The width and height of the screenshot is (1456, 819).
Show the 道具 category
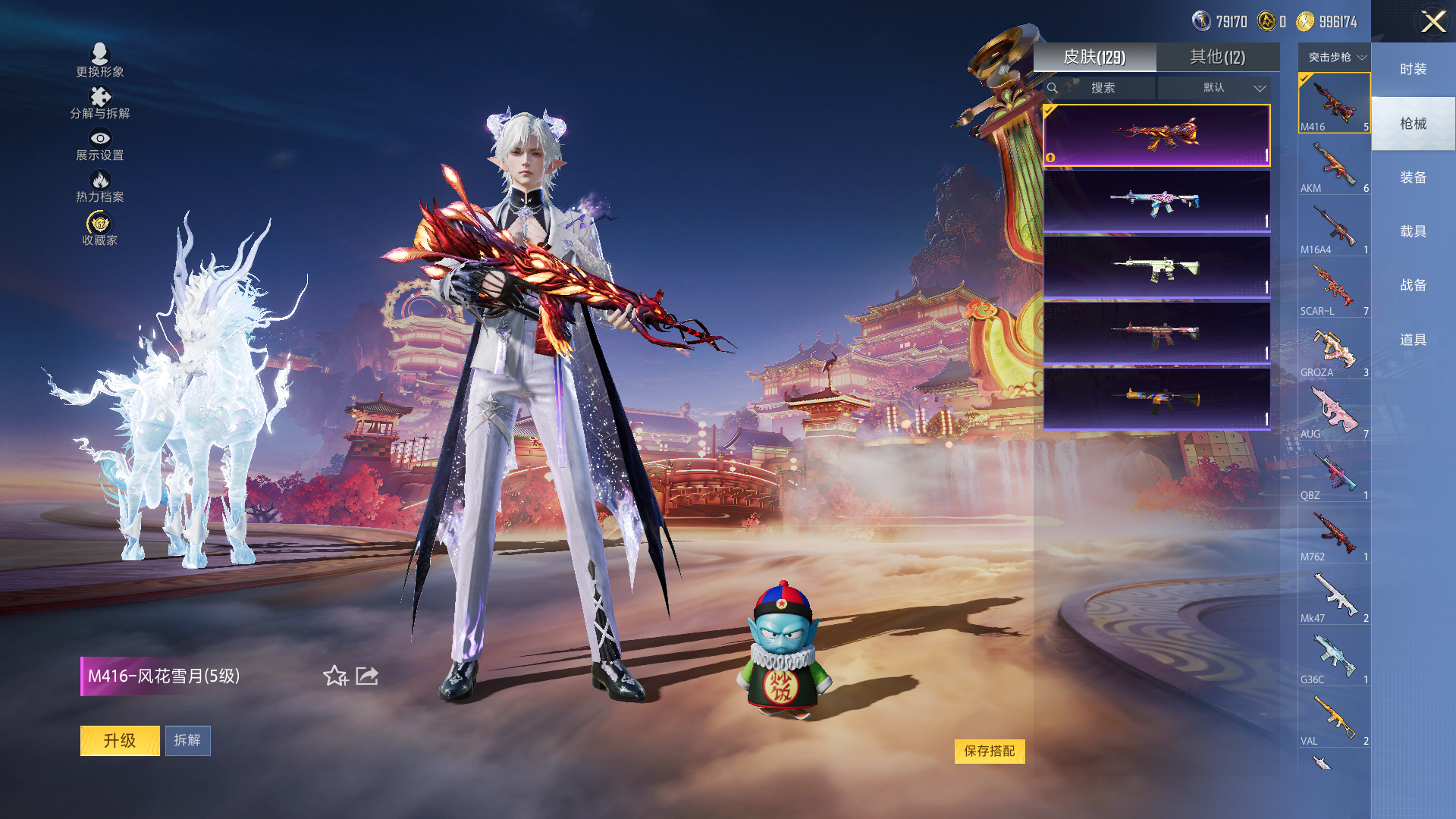[x=1413, y=340]
